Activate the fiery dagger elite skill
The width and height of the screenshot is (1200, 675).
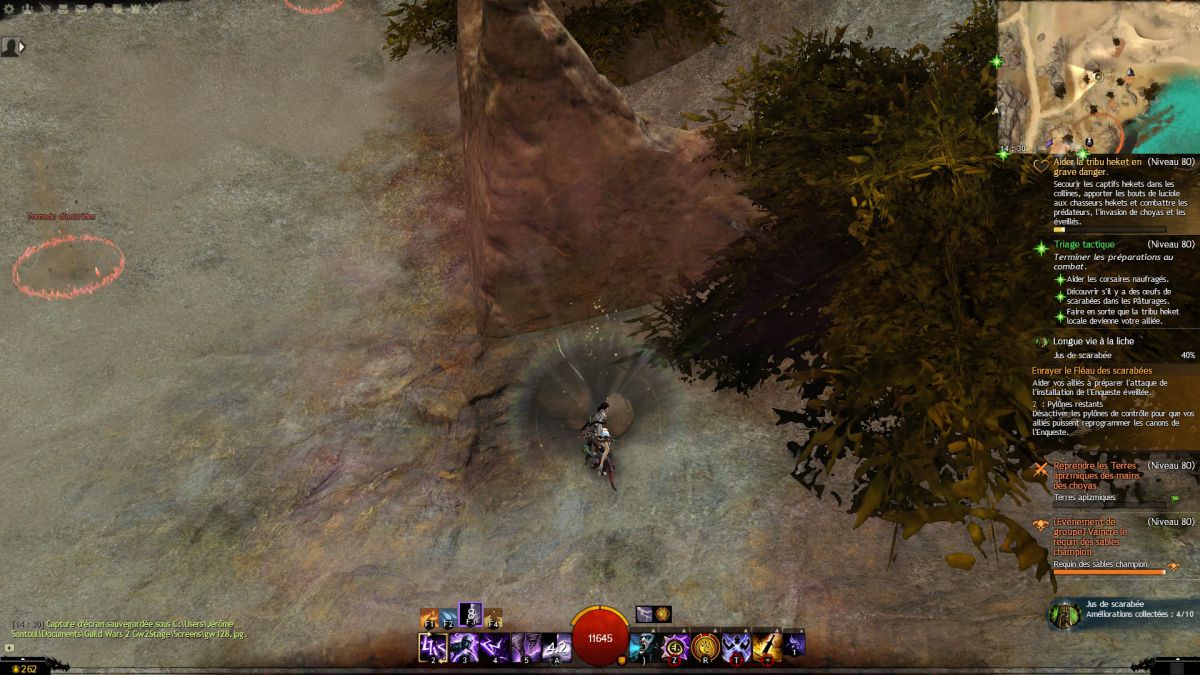click(767, 647)
